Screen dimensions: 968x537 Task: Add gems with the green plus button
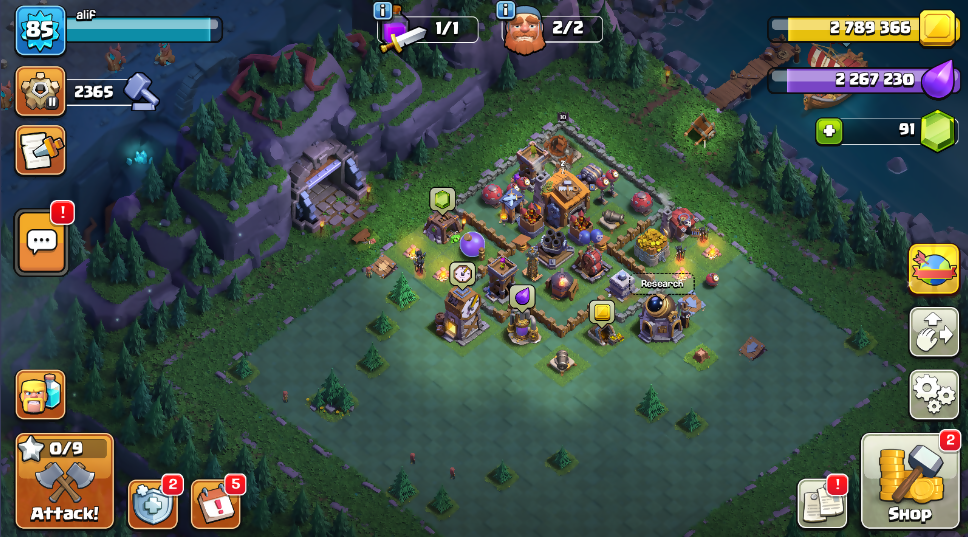[x=829, y=131]
